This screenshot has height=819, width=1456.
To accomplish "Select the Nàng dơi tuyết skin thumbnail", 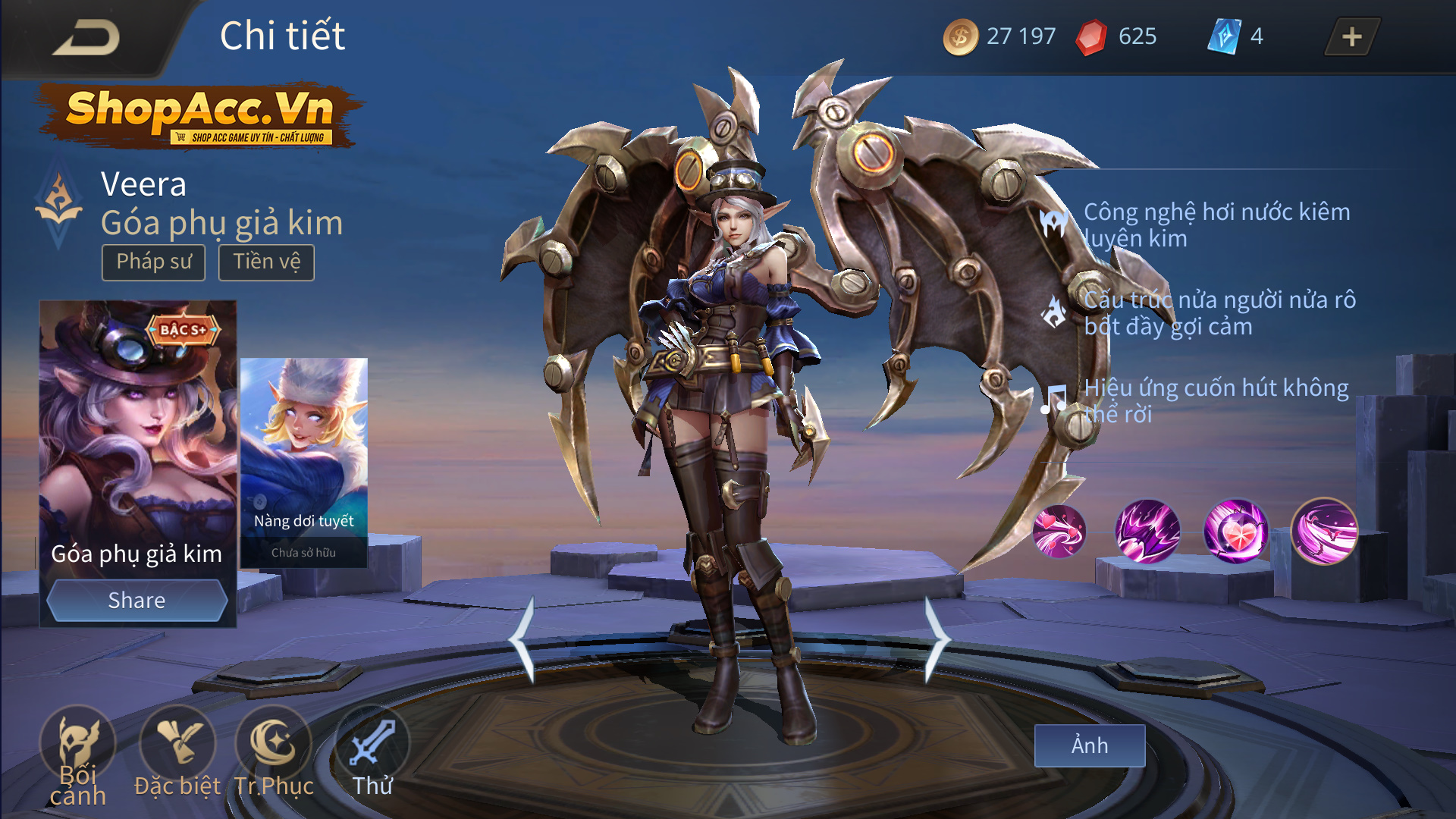I will 303,463.
